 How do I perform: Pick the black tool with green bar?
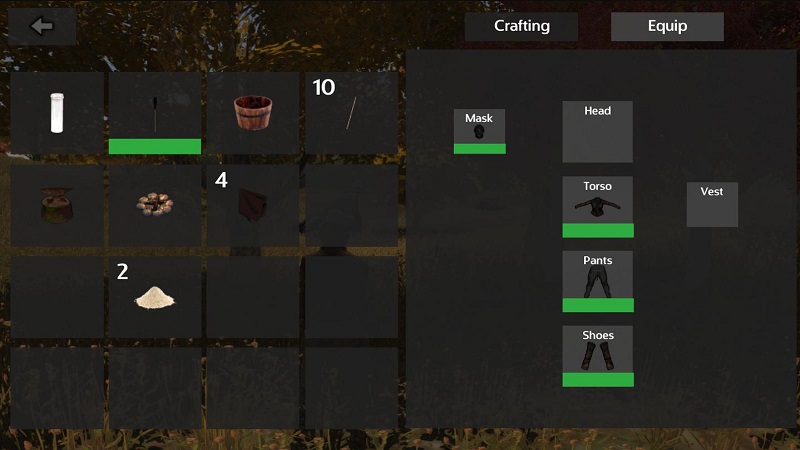tap(155, 112)
